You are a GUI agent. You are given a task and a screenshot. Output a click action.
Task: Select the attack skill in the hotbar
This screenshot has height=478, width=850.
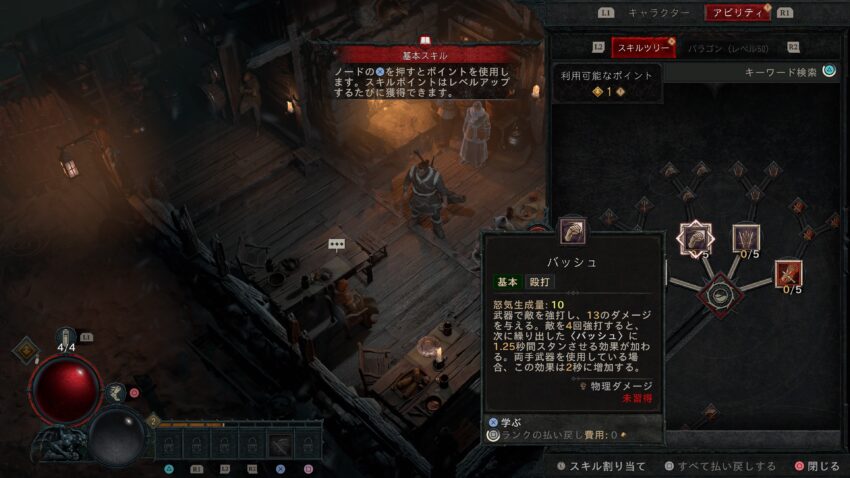click(x=280, y=444)
